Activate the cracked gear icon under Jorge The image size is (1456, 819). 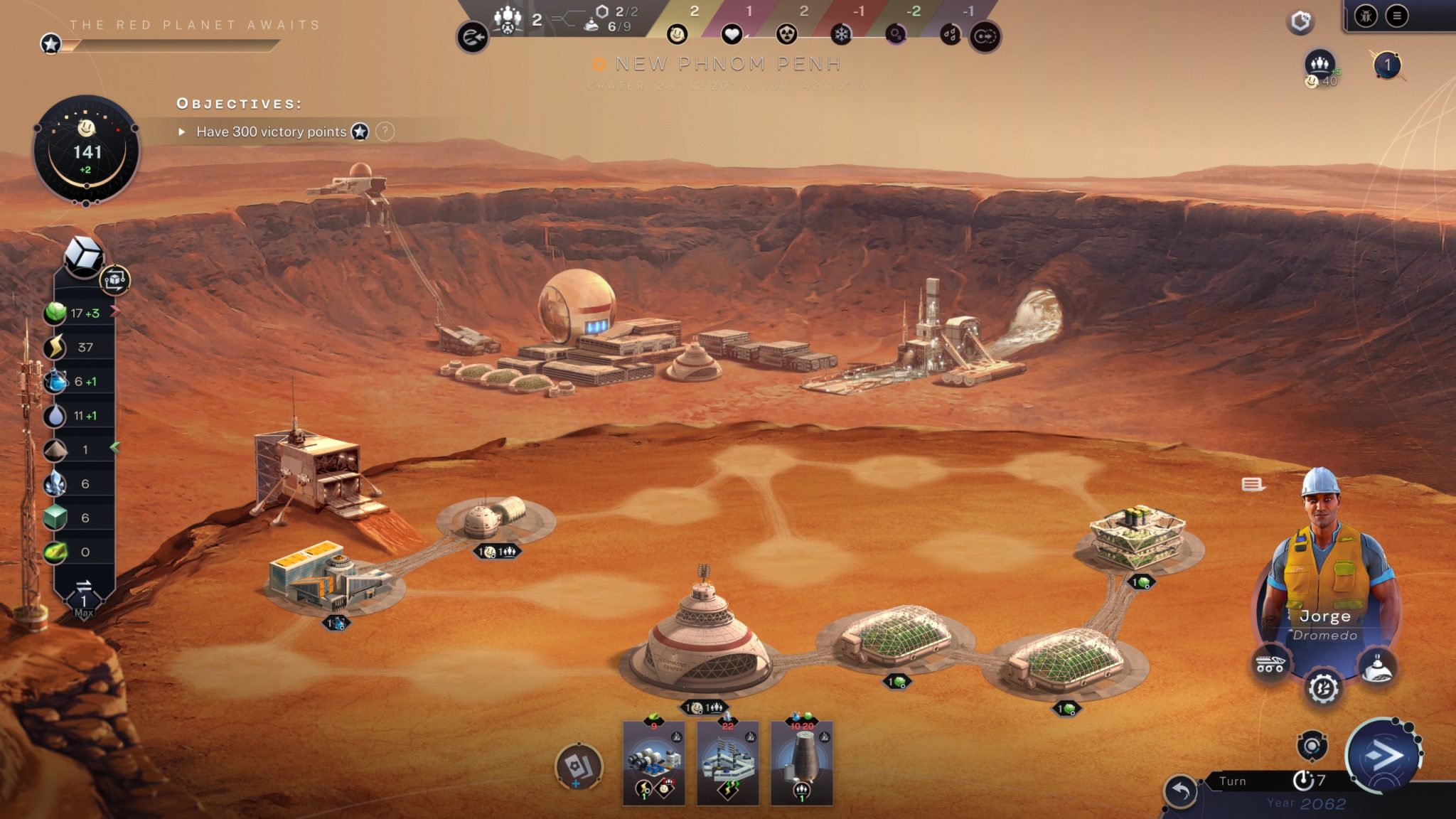(1323, 688)
